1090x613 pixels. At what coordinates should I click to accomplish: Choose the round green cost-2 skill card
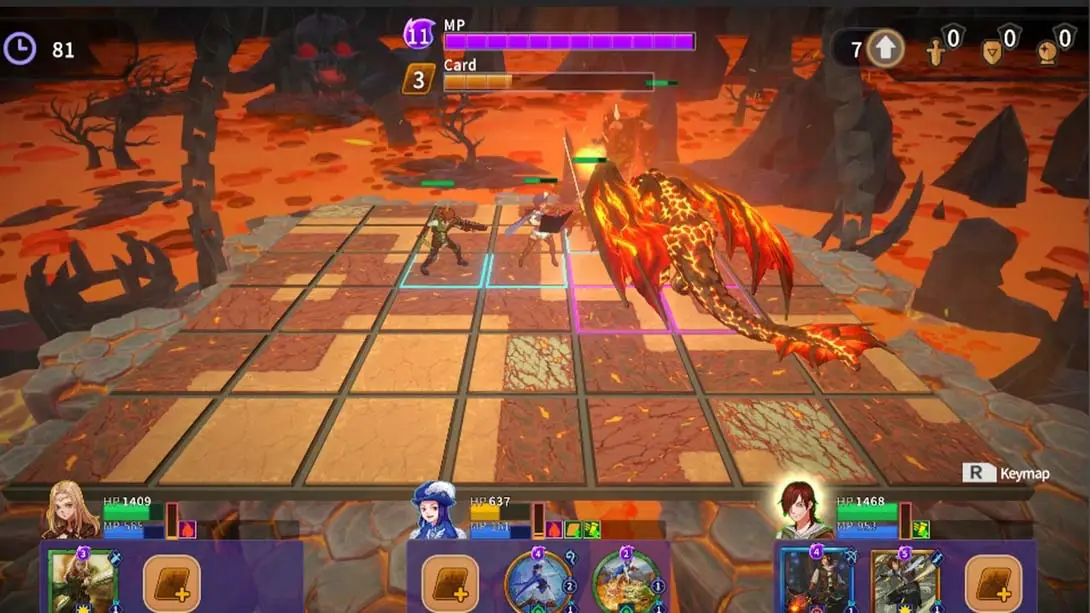pyautogui.click(x=625, y=581)
